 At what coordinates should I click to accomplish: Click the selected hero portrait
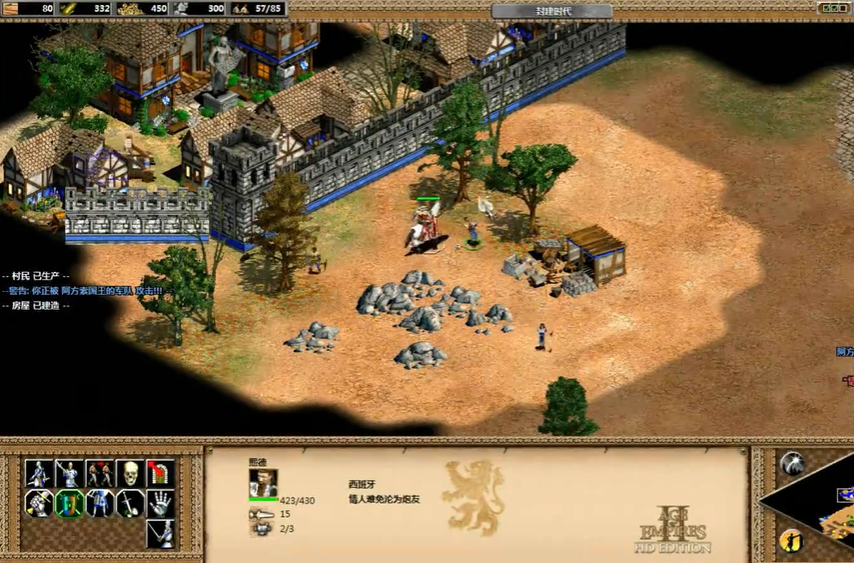pos(263,484)
